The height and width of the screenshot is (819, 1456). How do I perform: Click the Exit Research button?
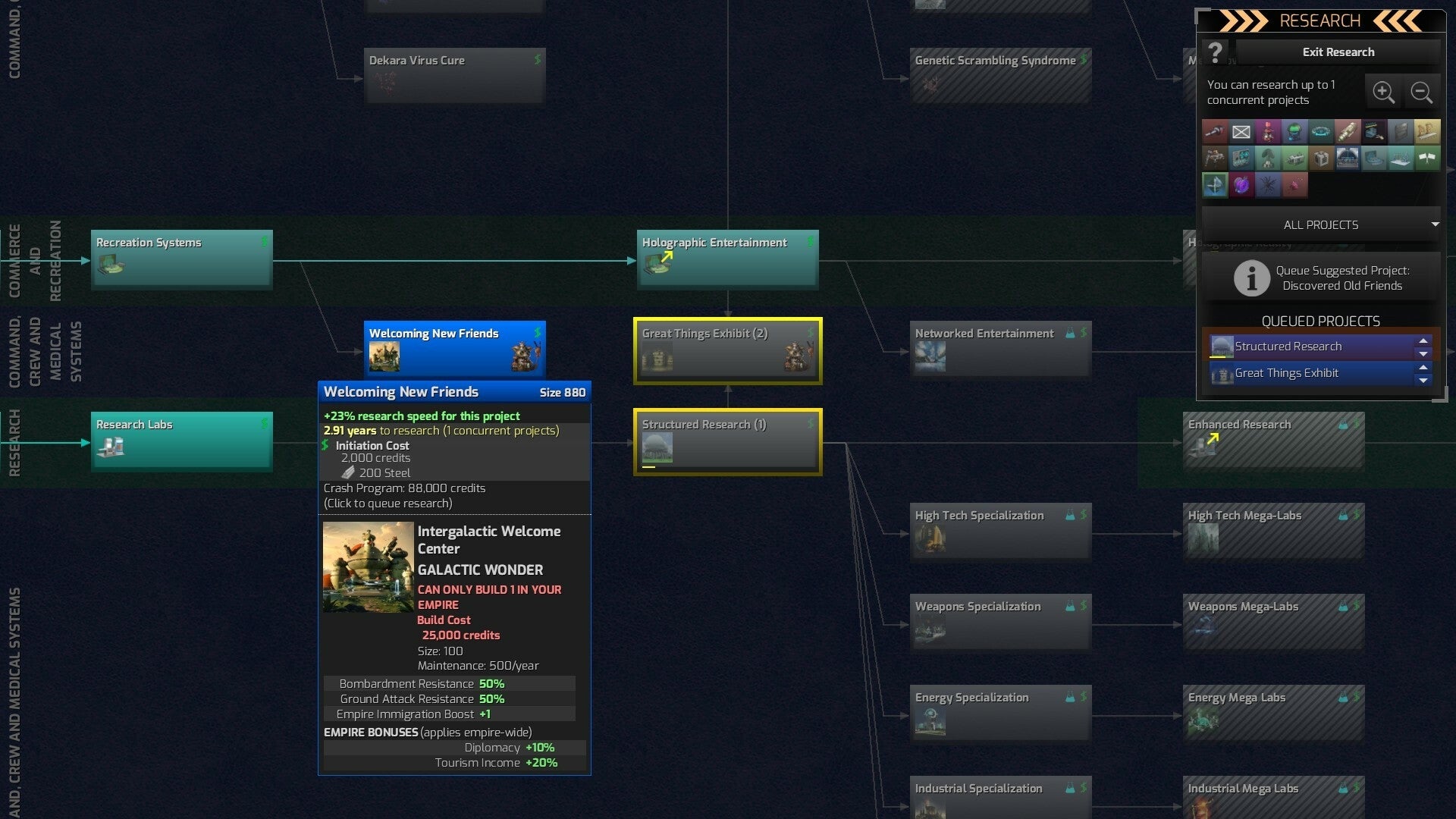click(1338, 52)
